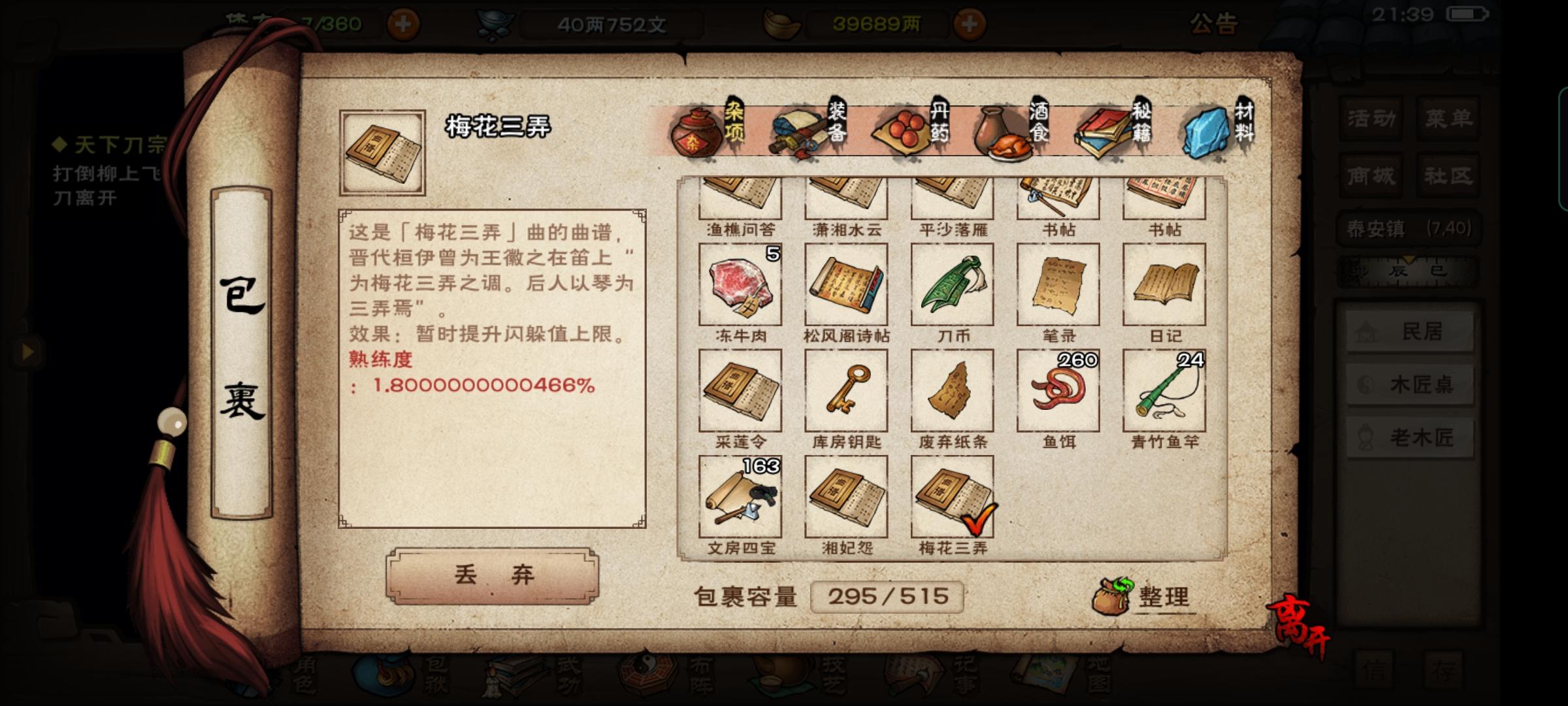This screenshot has width=1568, height=706.
Task: Open the 渔樵问答 music score item
Action: pyautogui.click(x=738, y=196)
